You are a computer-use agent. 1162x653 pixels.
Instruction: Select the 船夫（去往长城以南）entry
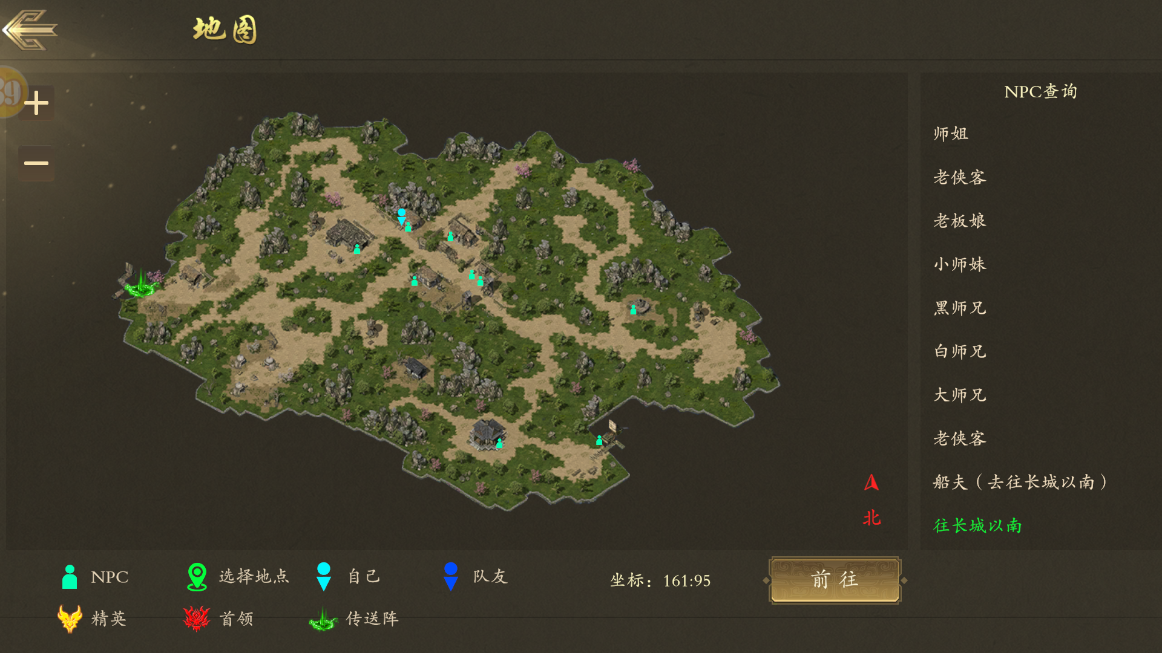1021,482
